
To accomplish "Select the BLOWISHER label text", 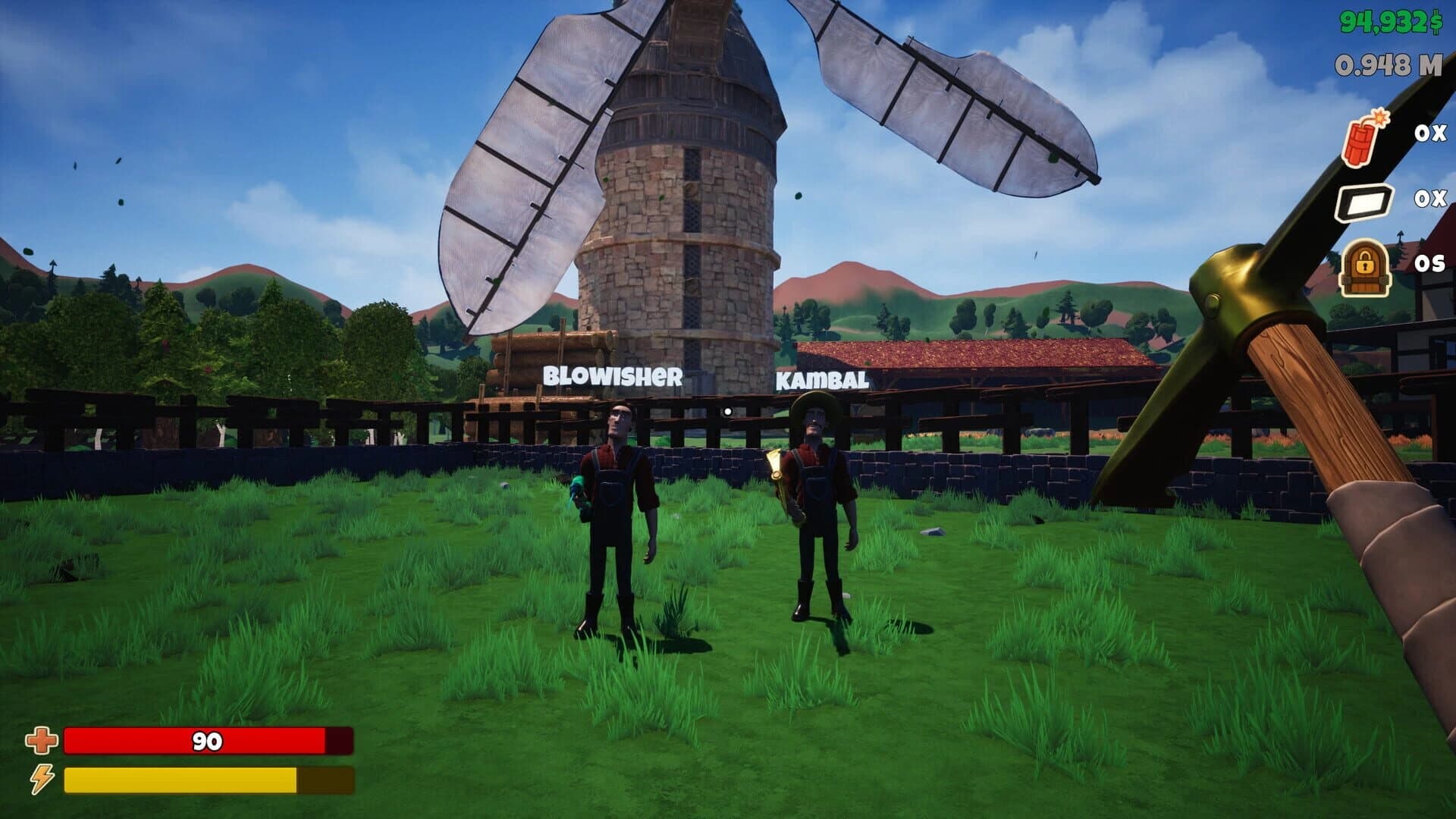I will point(611,375).
